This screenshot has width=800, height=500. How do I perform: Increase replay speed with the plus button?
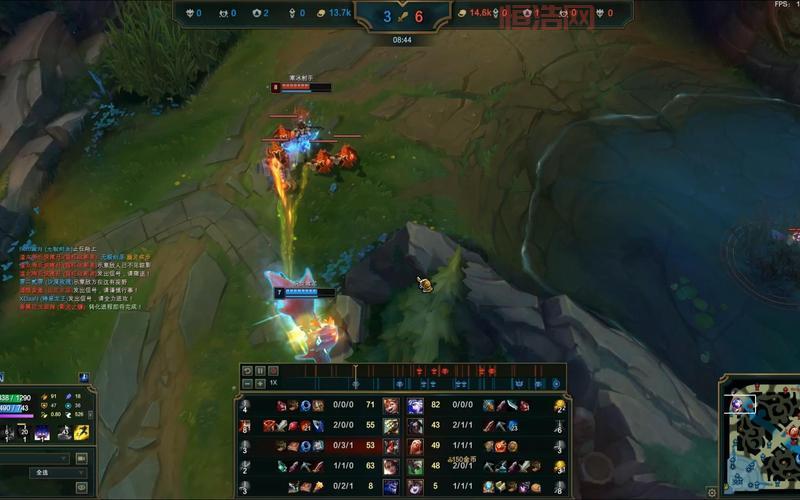pos(261,383)
